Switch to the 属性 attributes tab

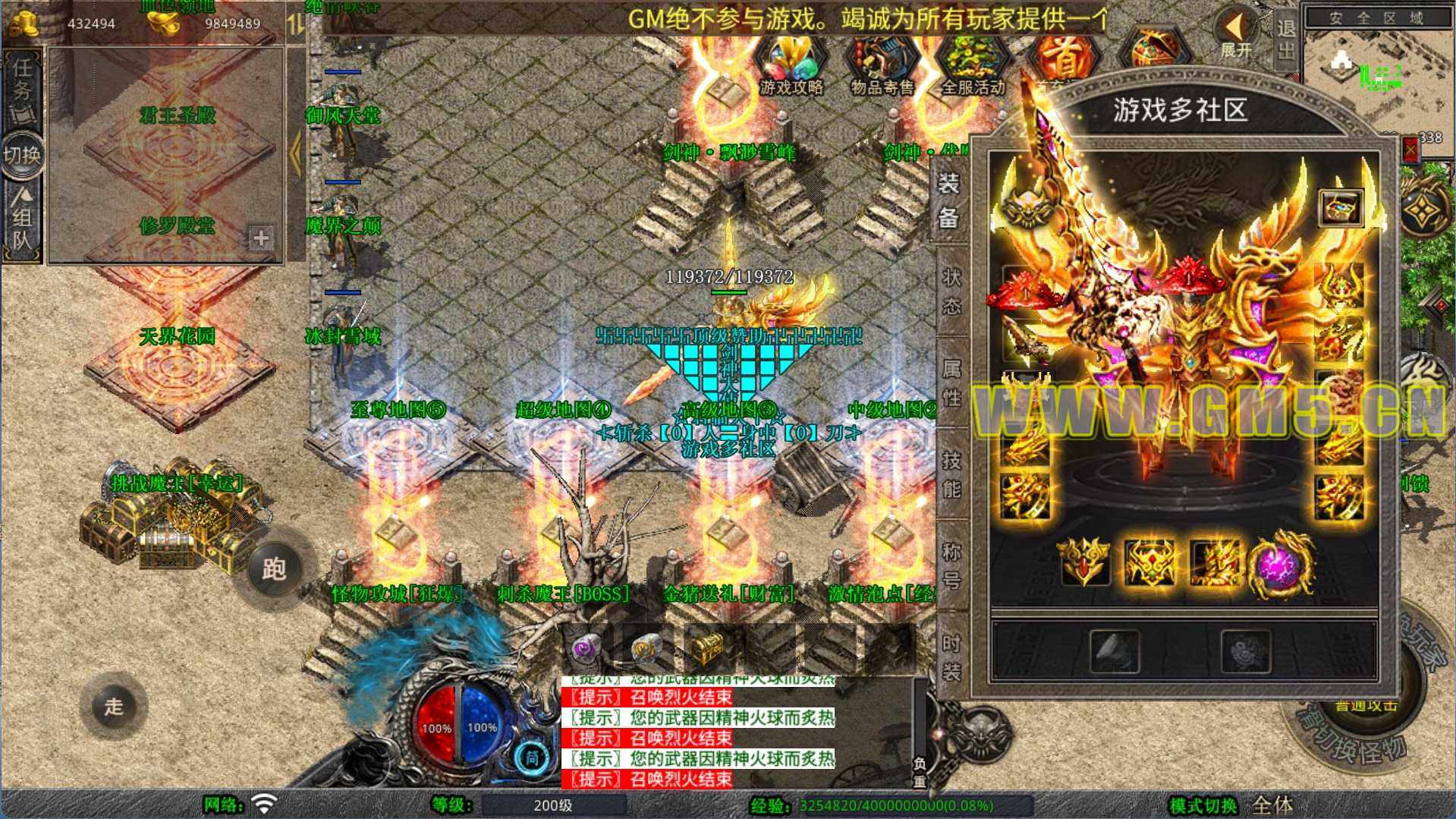pyautogui.click(x=951, y=383)
